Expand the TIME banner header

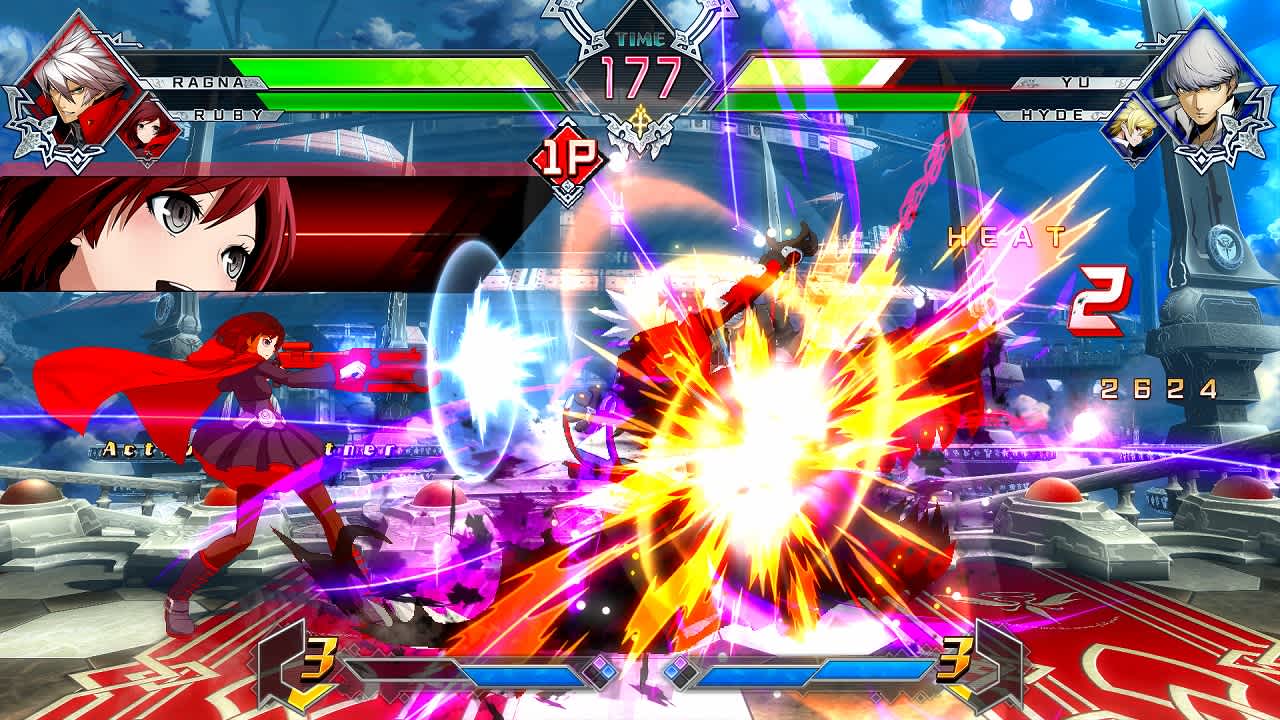640,40
